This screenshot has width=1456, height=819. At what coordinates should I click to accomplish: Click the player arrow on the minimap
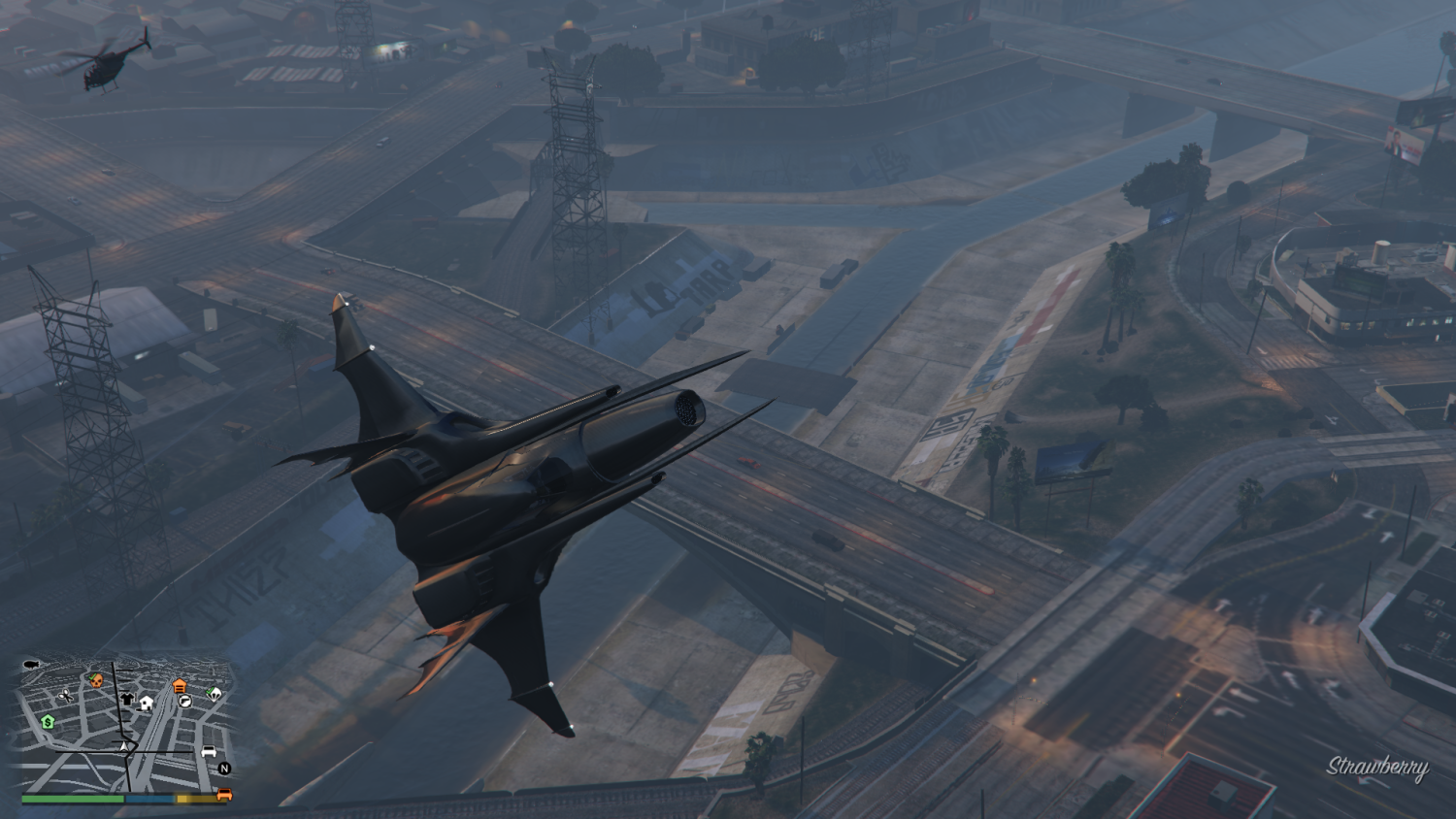click(125, 747)
